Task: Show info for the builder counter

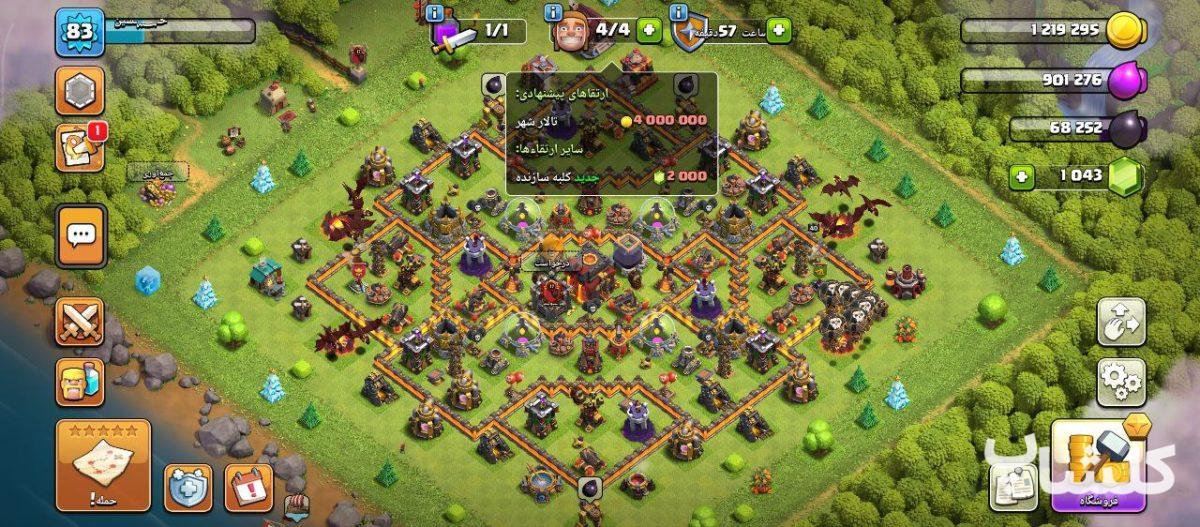Action: tap(553, 13)
